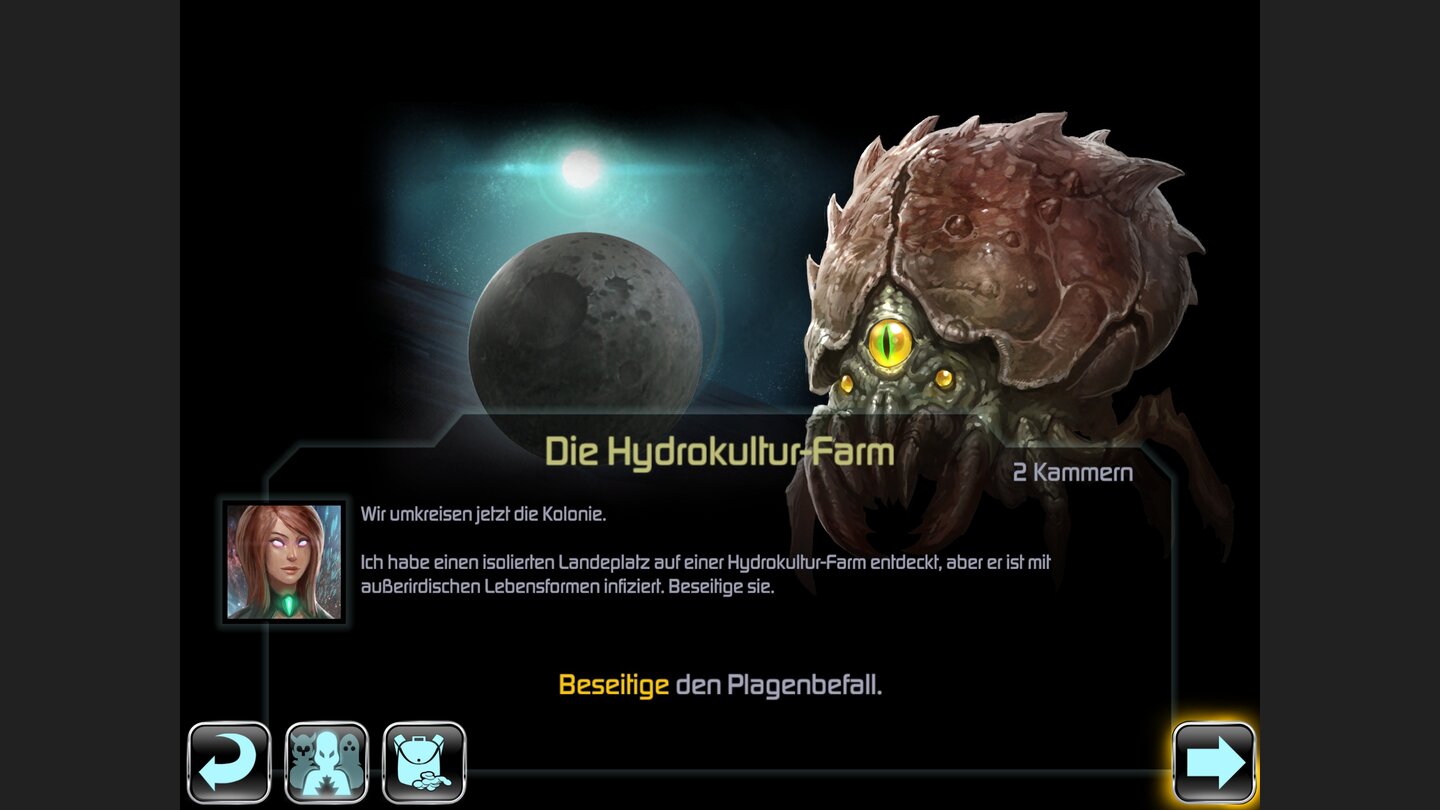Viewport: 1440px width, 810px height.
Task: Click the 2 Kammern label
Action: click(x=1072, y=473)
